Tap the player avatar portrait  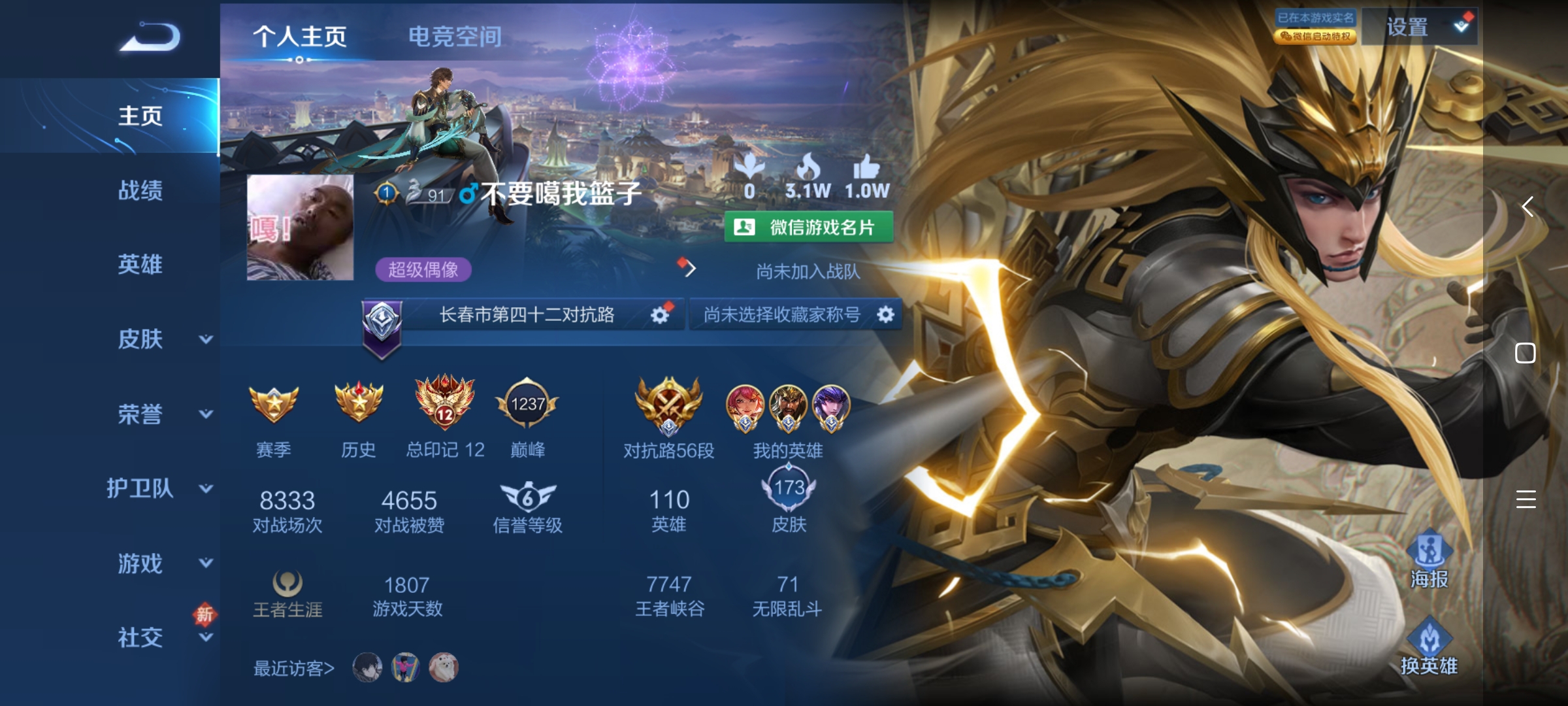tap(300, 227)
